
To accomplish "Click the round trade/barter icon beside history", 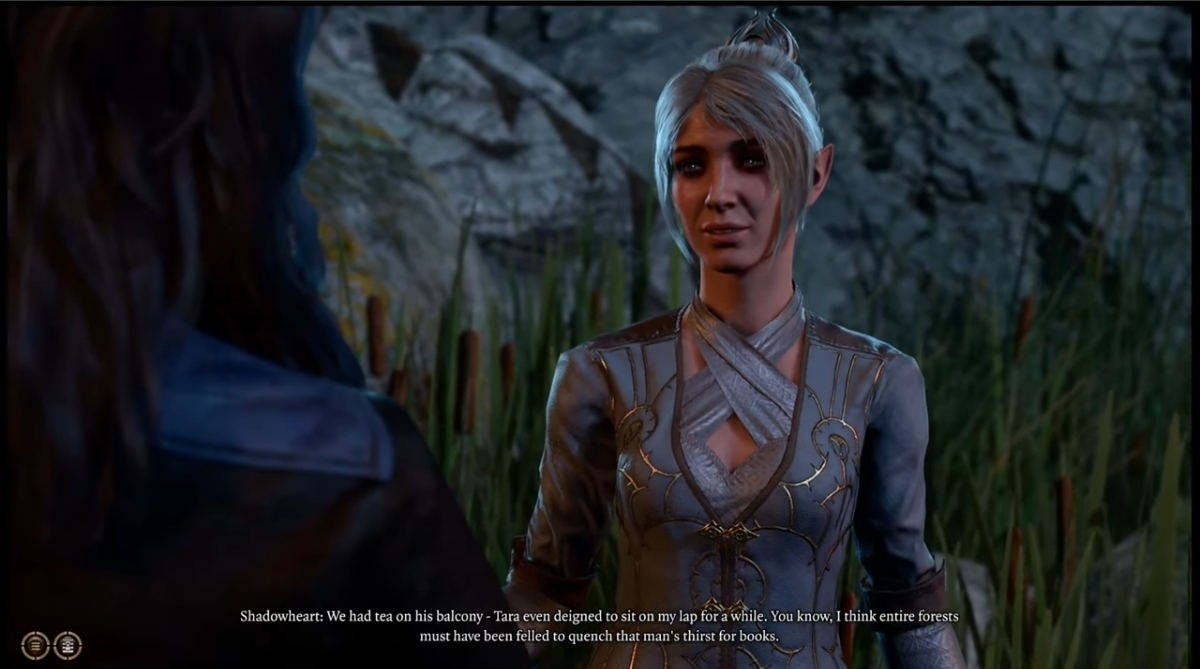I will click(67, 645).
